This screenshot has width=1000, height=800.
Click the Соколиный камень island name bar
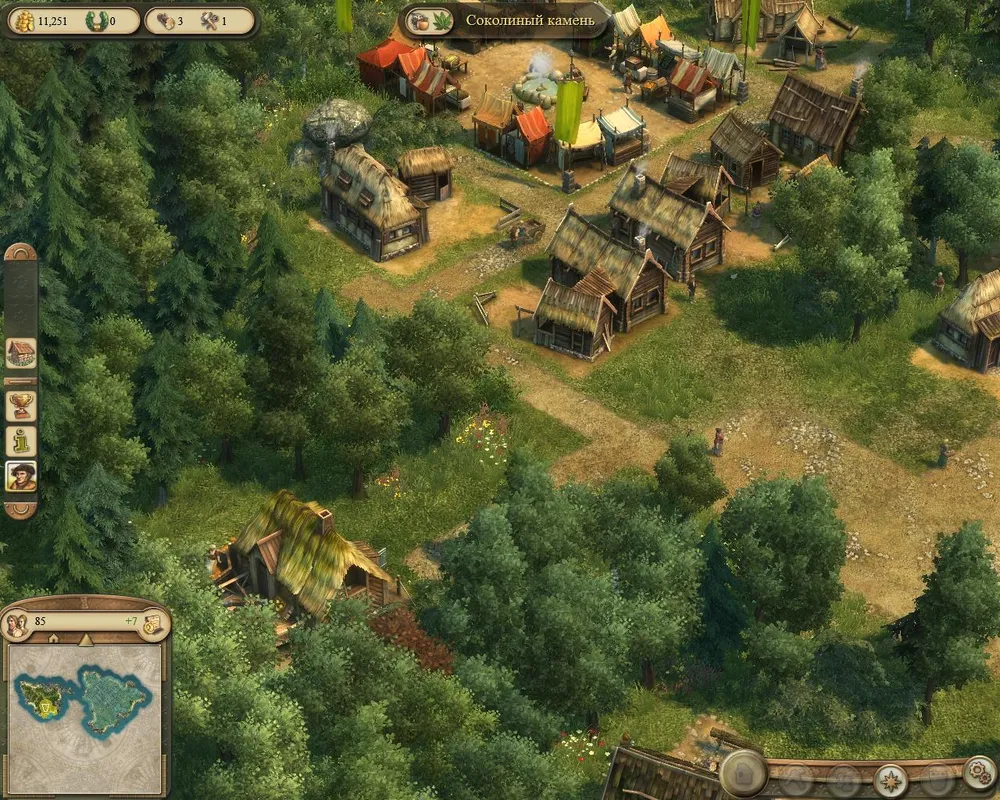530,20
